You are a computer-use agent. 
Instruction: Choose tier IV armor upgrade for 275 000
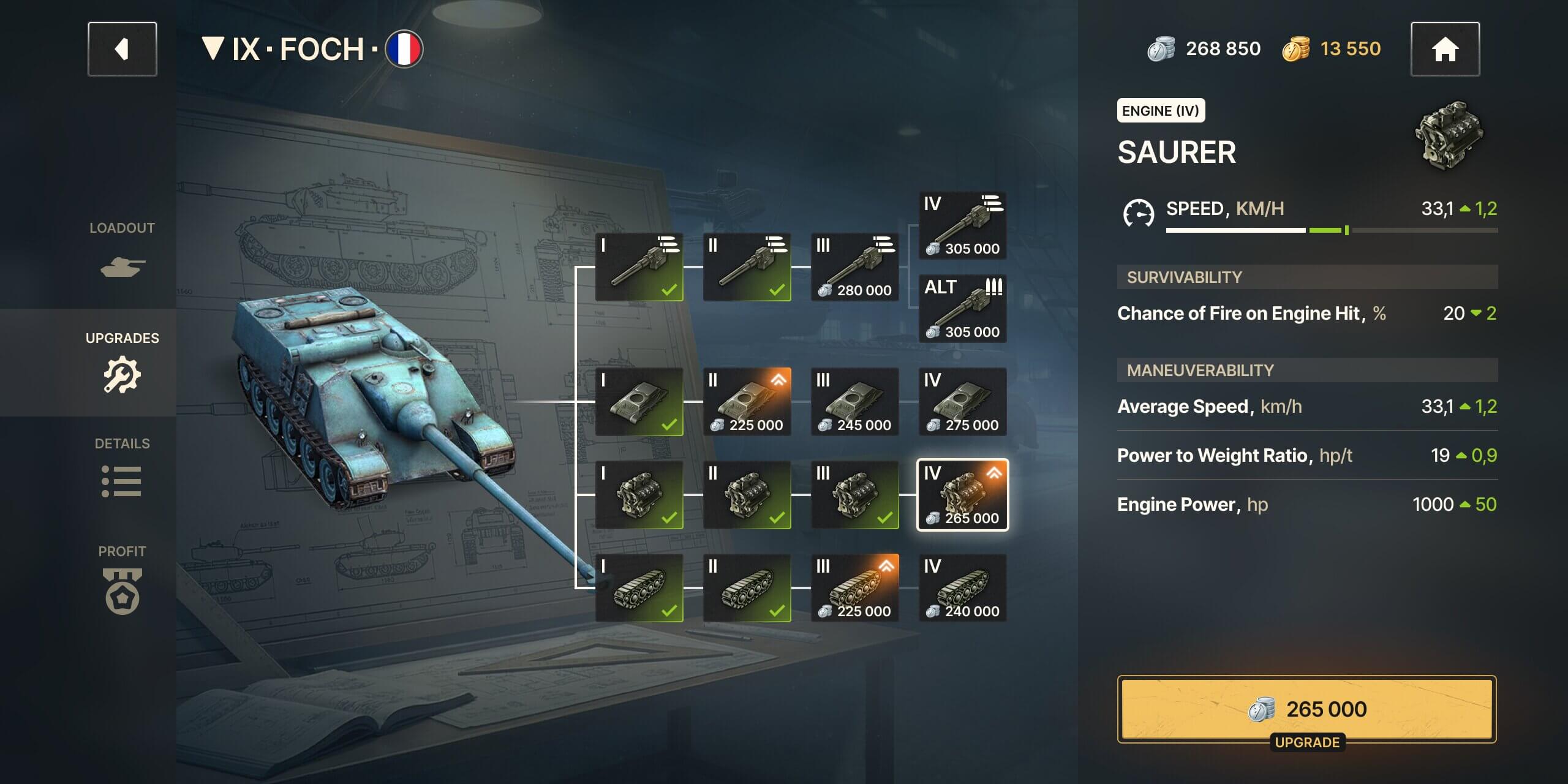[x=962, y=402]
